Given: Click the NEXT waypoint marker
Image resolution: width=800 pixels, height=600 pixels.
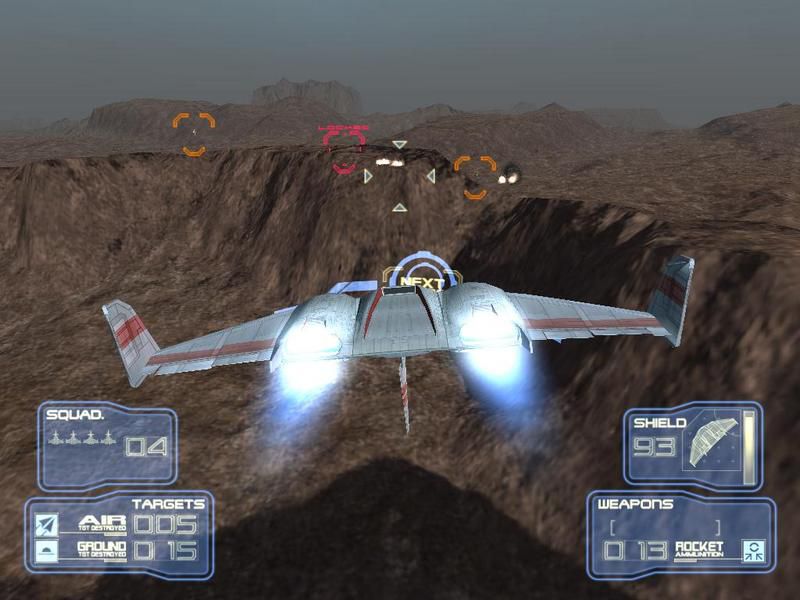Looking at the screenshot, I should pyautogui.click(x=421, y=281).
